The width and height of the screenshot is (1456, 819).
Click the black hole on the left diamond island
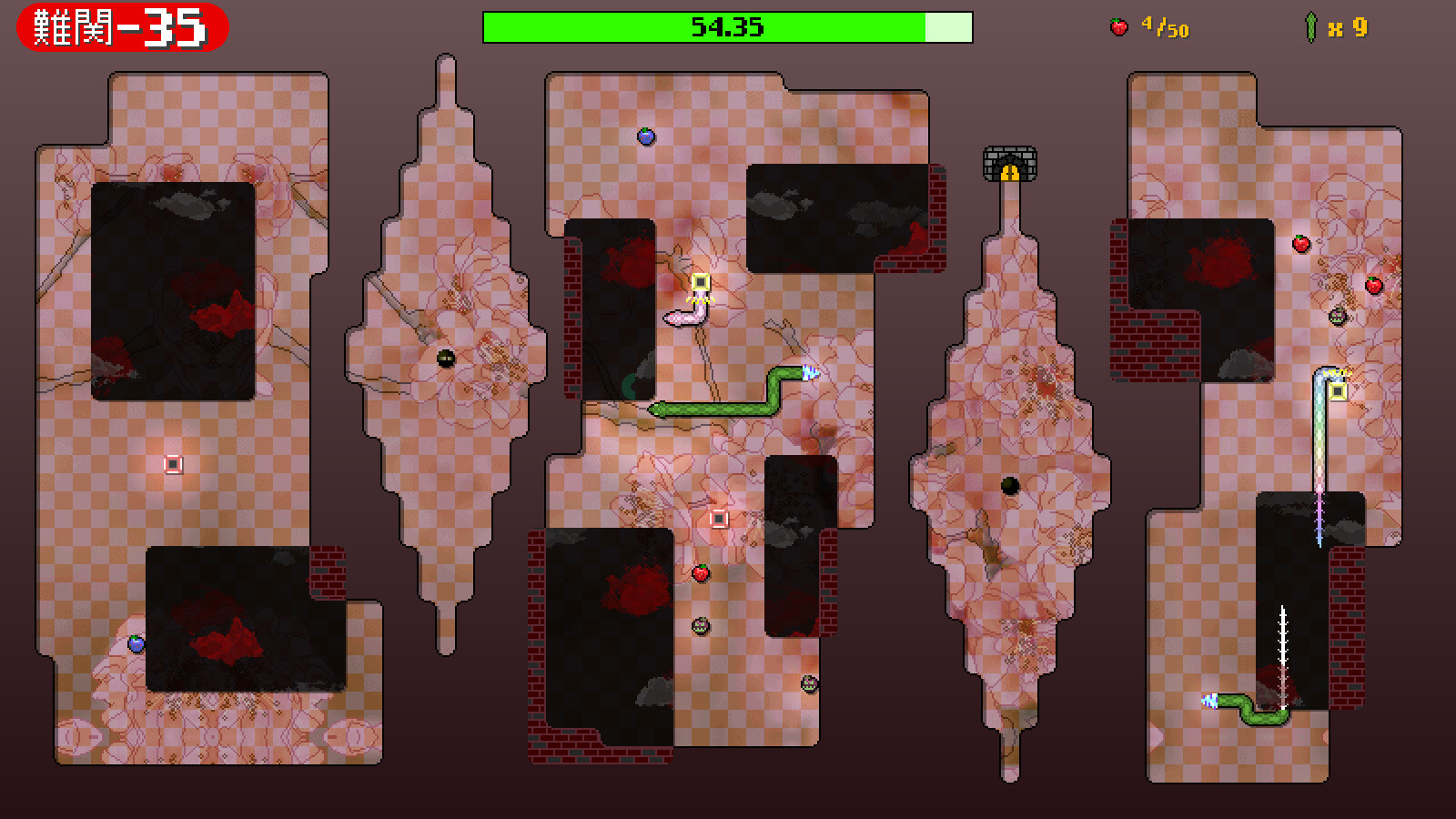[445, 358]
